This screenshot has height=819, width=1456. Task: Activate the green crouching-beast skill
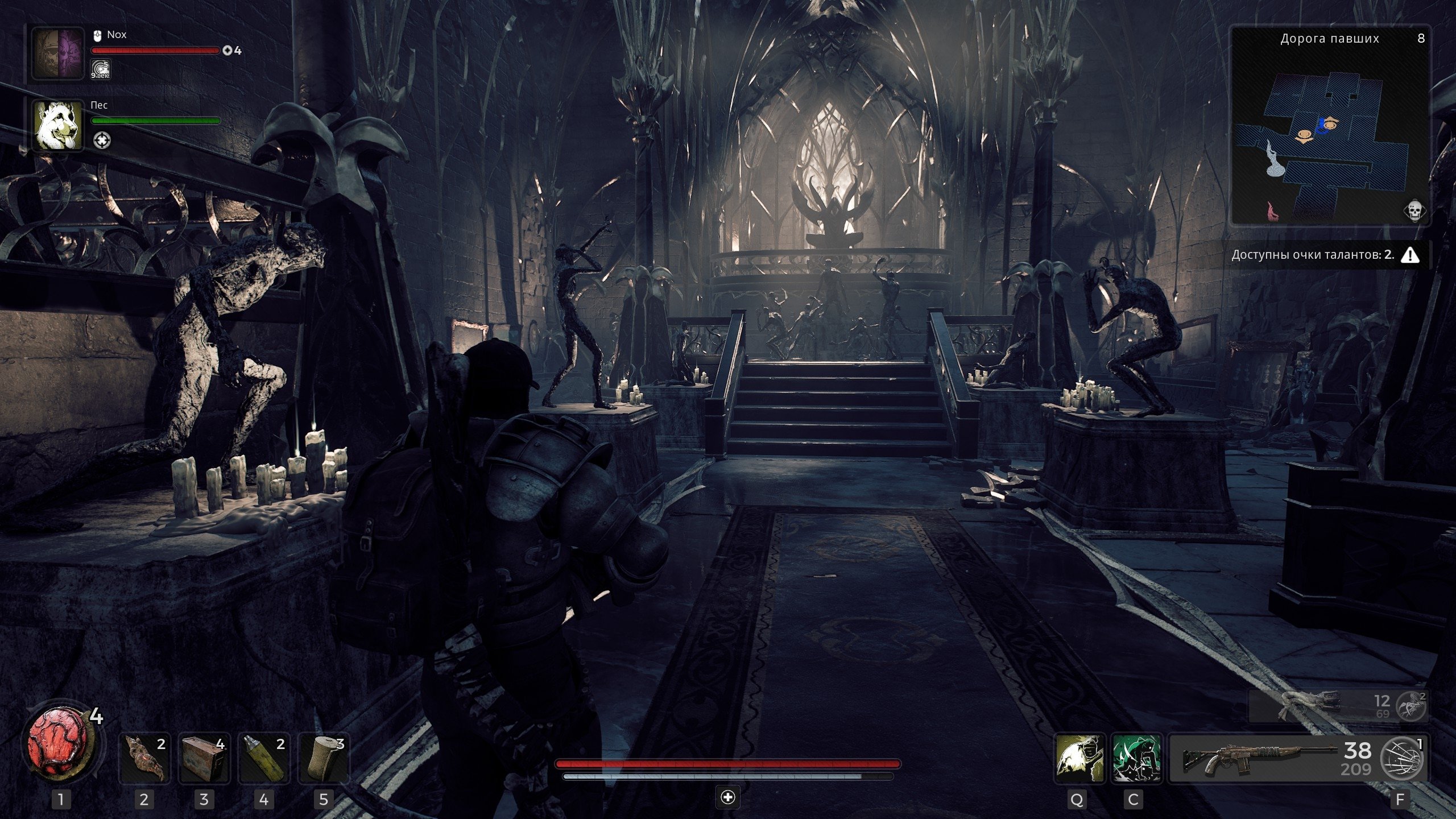1136,758
